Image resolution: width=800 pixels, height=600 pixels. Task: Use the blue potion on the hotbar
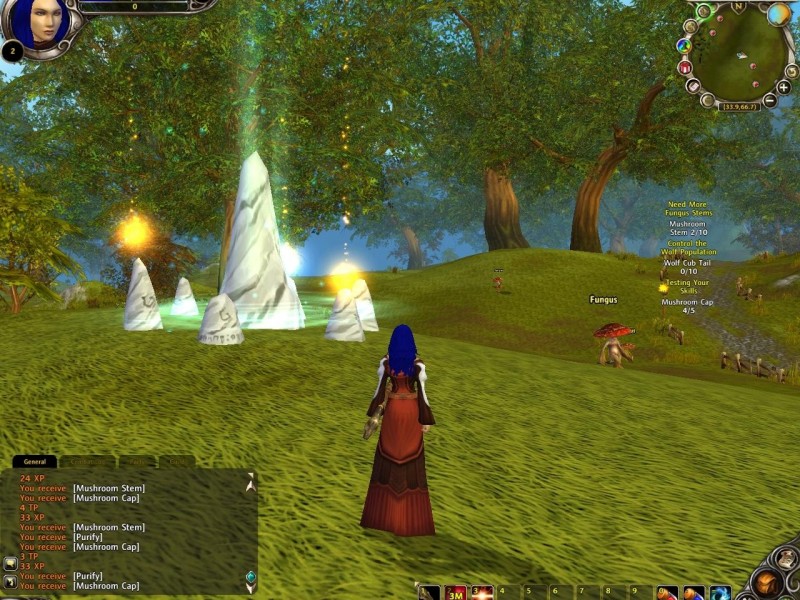click(693, 594)
